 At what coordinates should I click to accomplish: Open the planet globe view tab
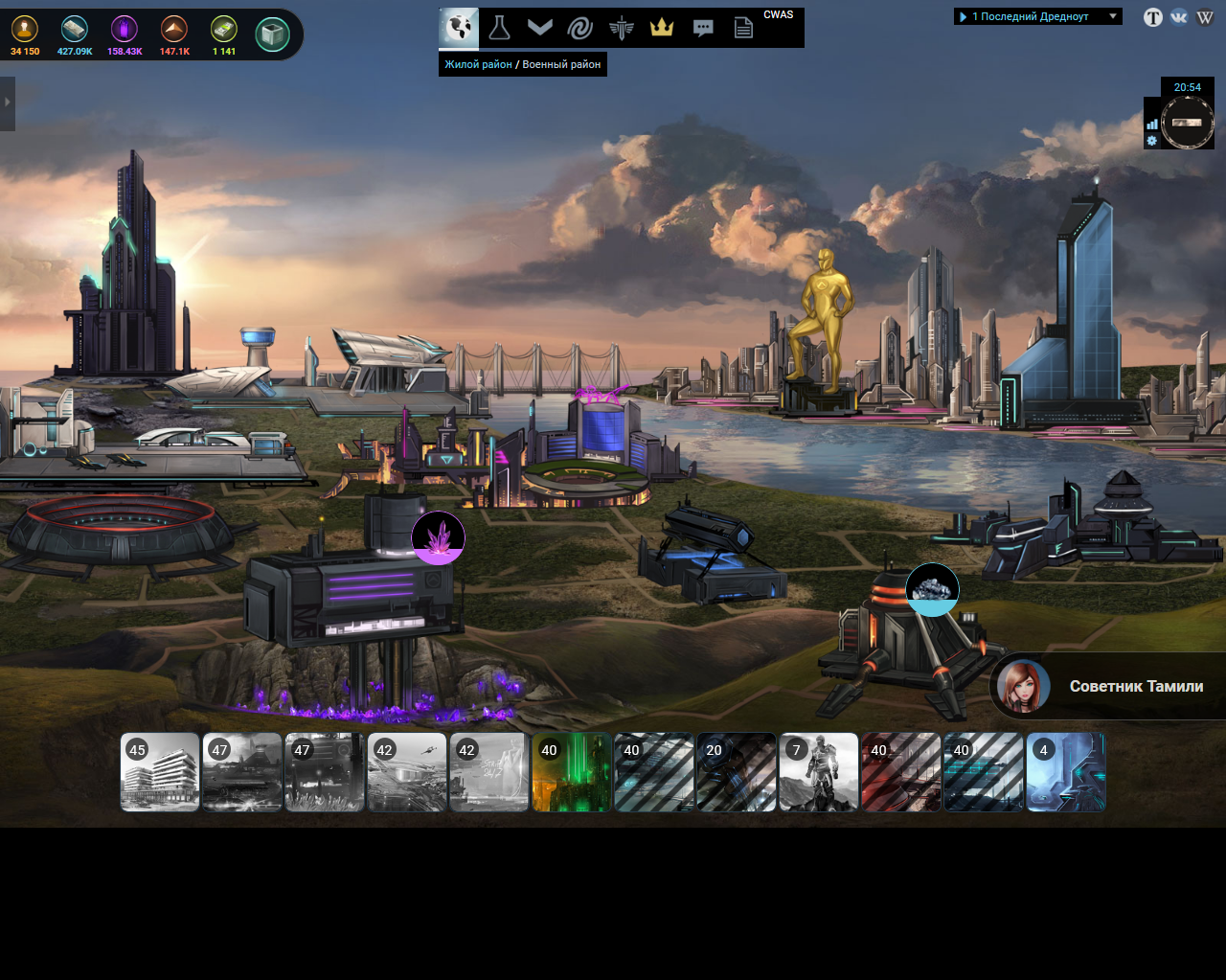point(459,28)
